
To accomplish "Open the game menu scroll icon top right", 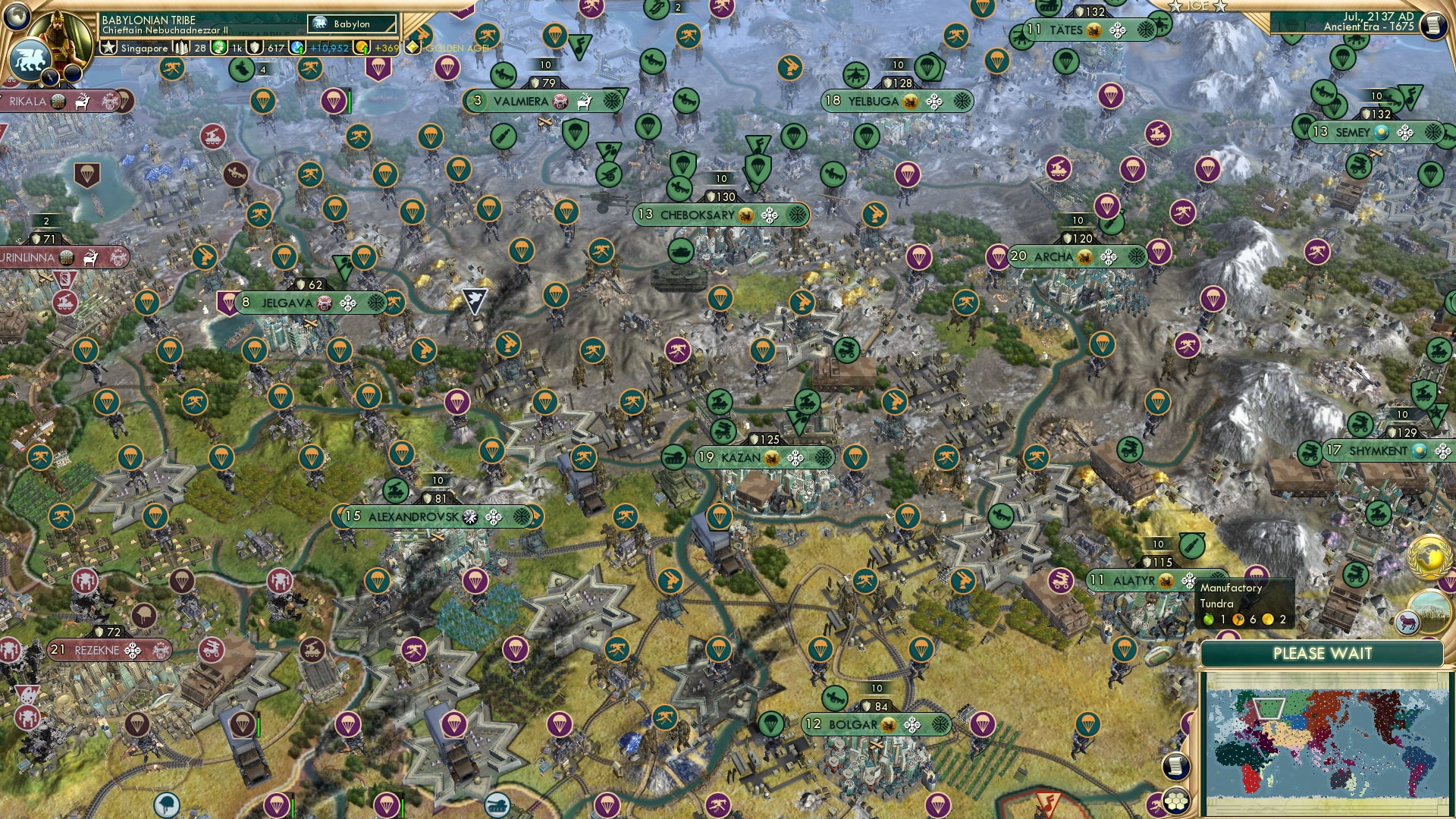I will point(1433,25).
